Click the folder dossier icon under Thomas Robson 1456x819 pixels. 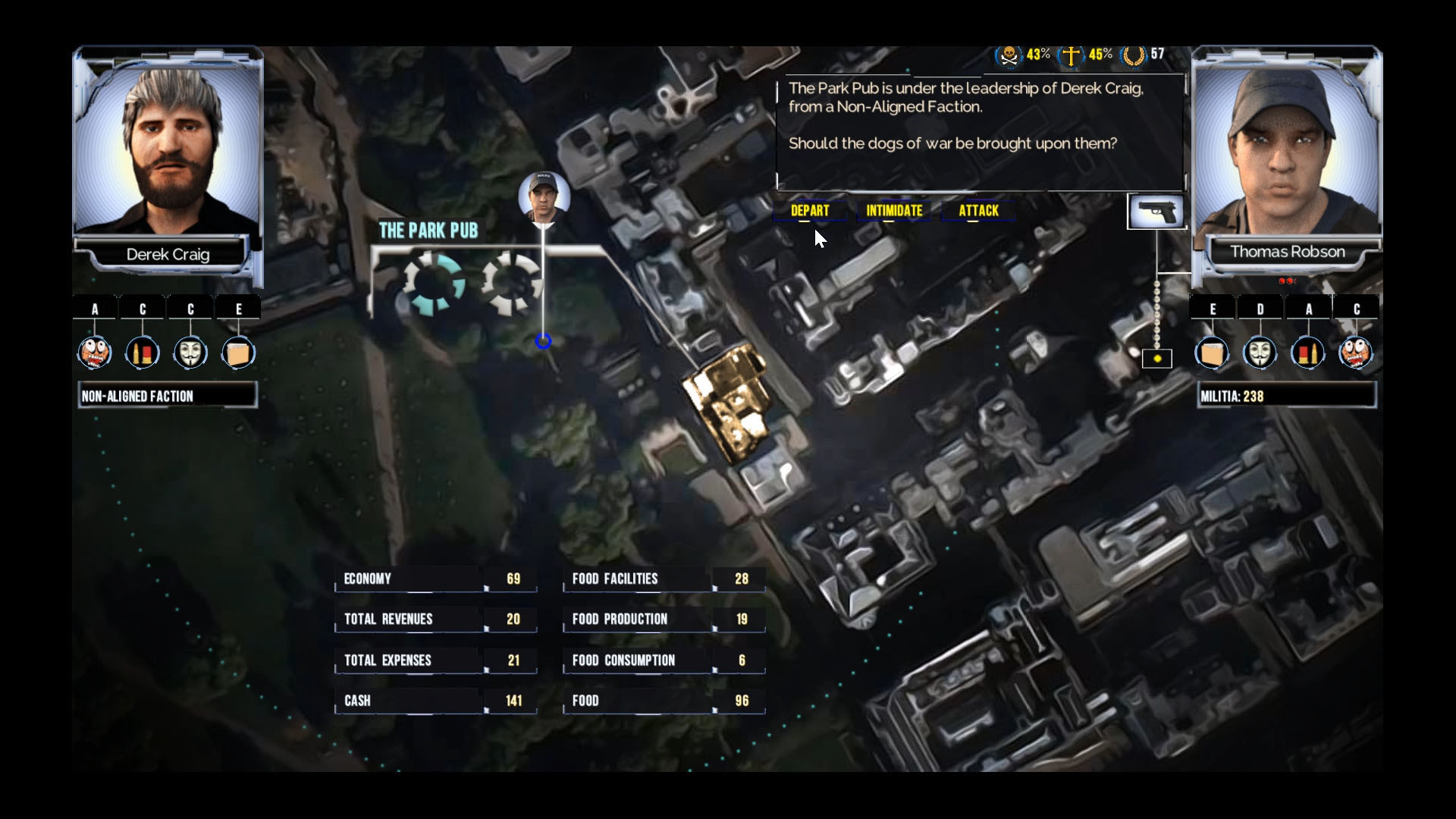coord(1213,352)
